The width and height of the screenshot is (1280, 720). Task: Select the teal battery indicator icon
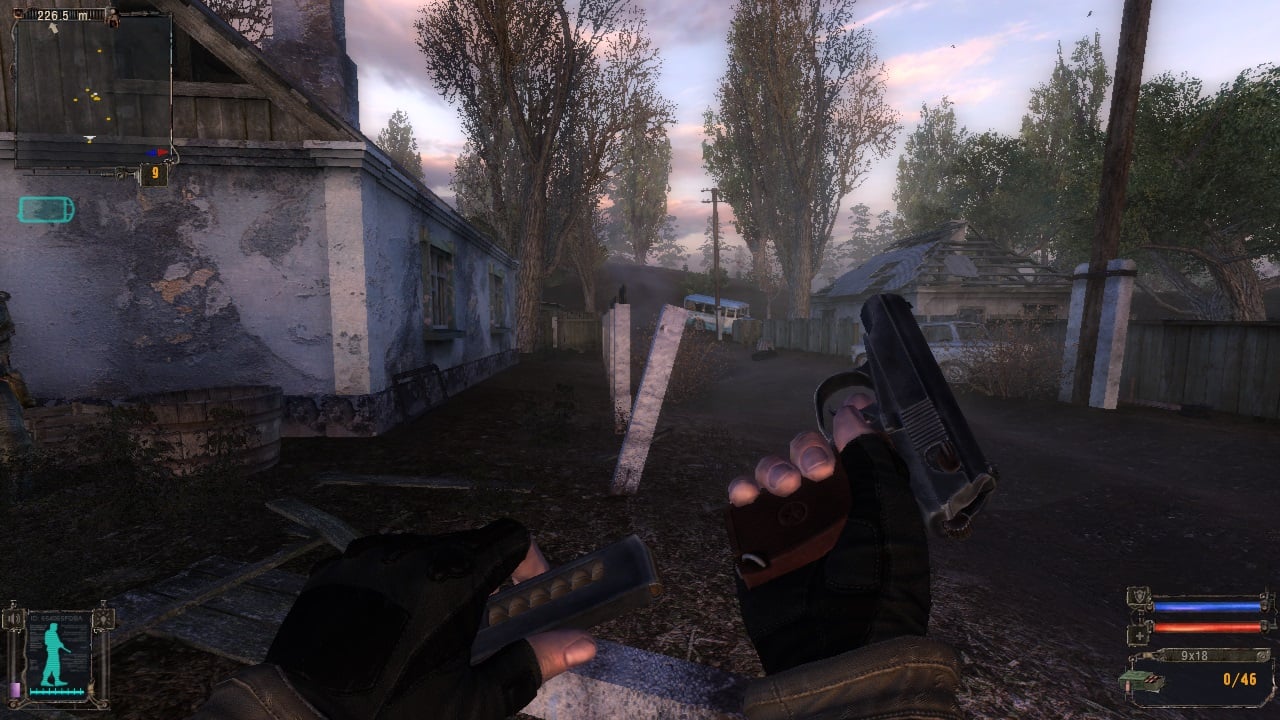[x=46, y=209]
